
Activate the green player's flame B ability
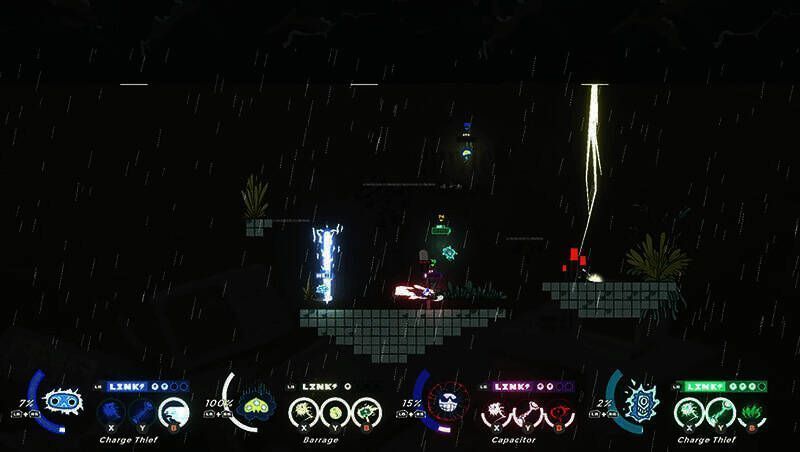coord(751,411)
